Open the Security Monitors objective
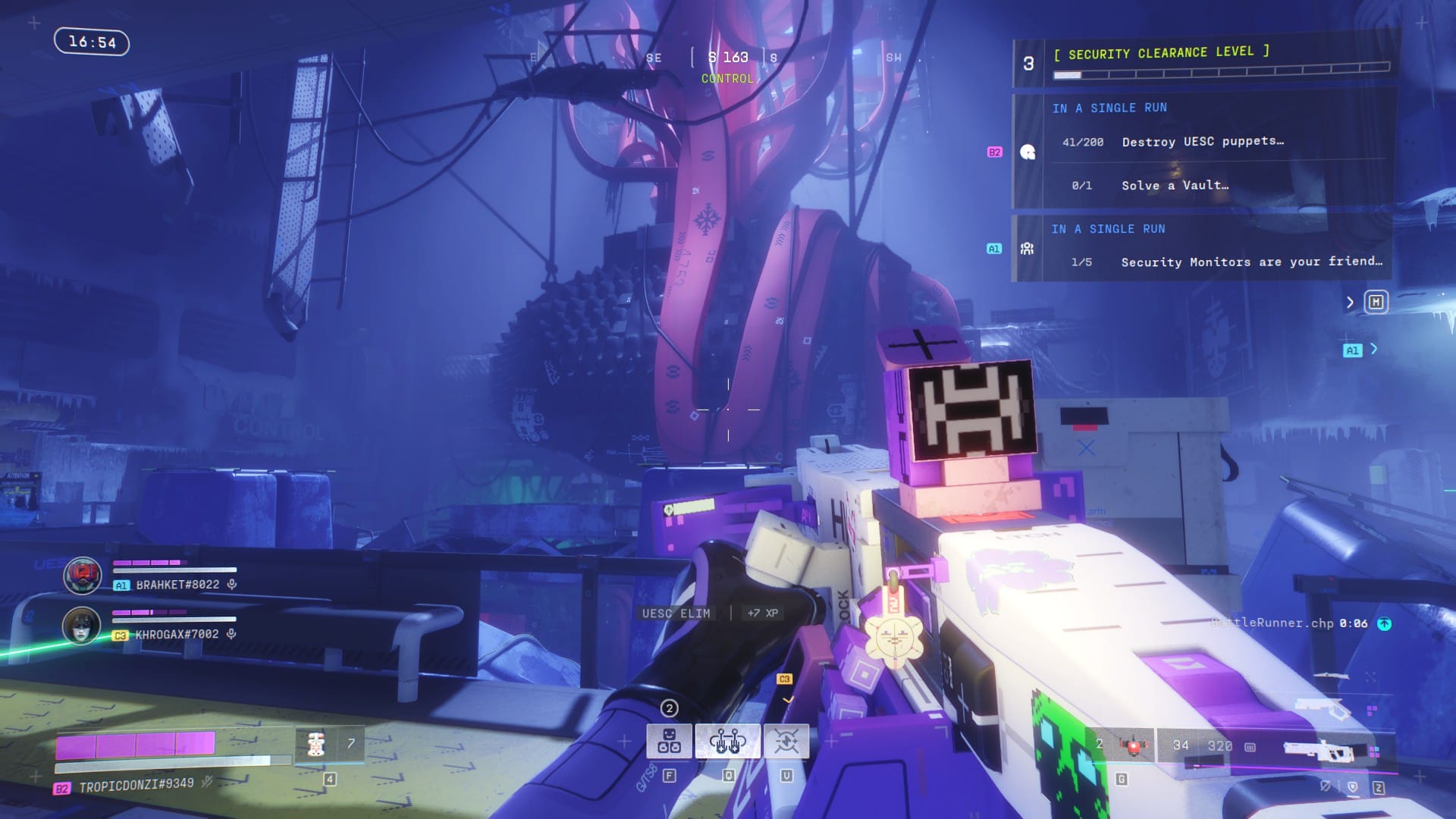Image resolution: width=1456 pixels, height=819 pixels. (x=1251, y=262)
